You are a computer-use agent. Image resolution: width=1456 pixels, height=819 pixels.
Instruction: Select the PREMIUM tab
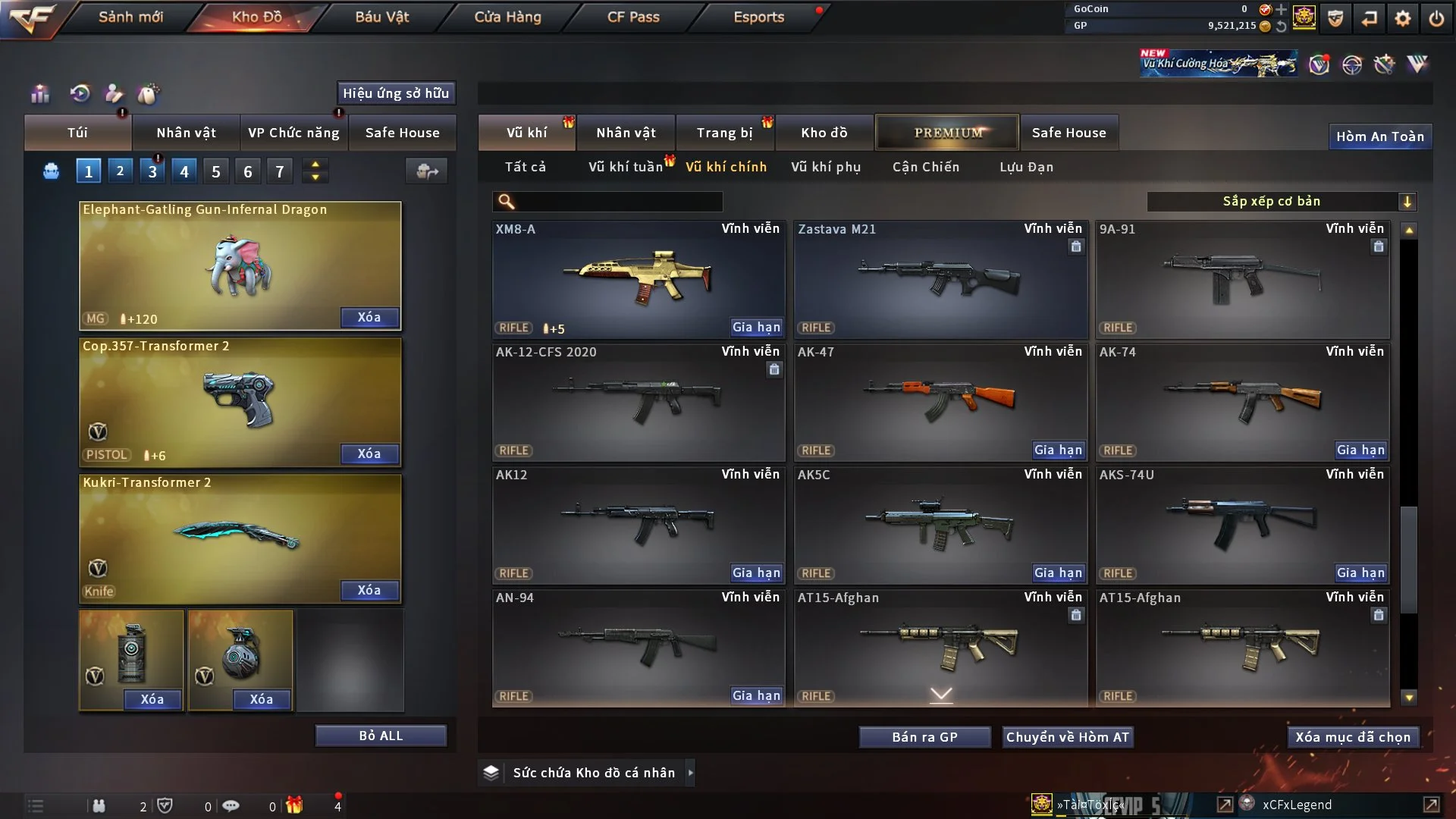[947, 133]
